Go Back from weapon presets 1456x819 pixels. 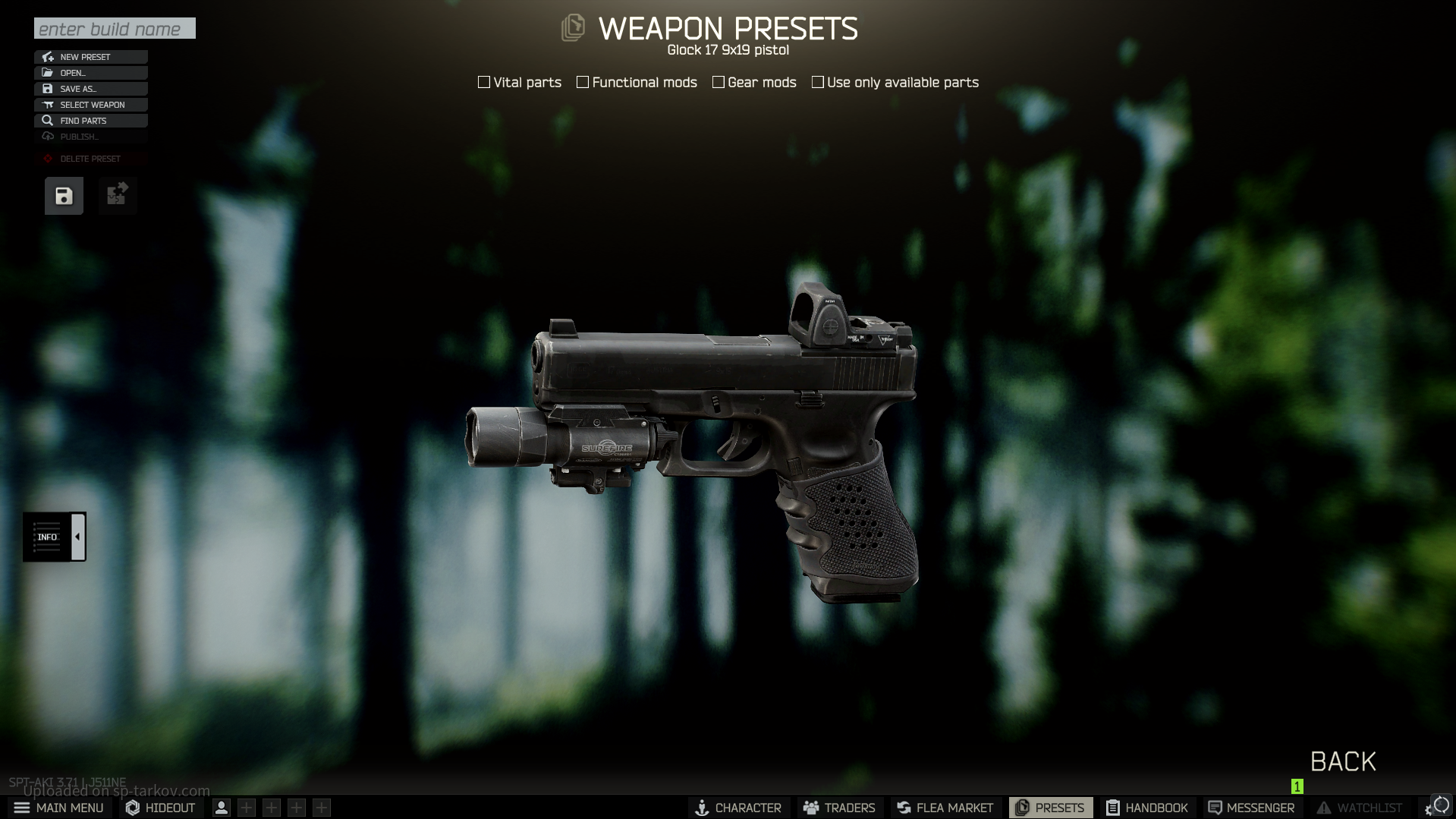point(1343,761)
